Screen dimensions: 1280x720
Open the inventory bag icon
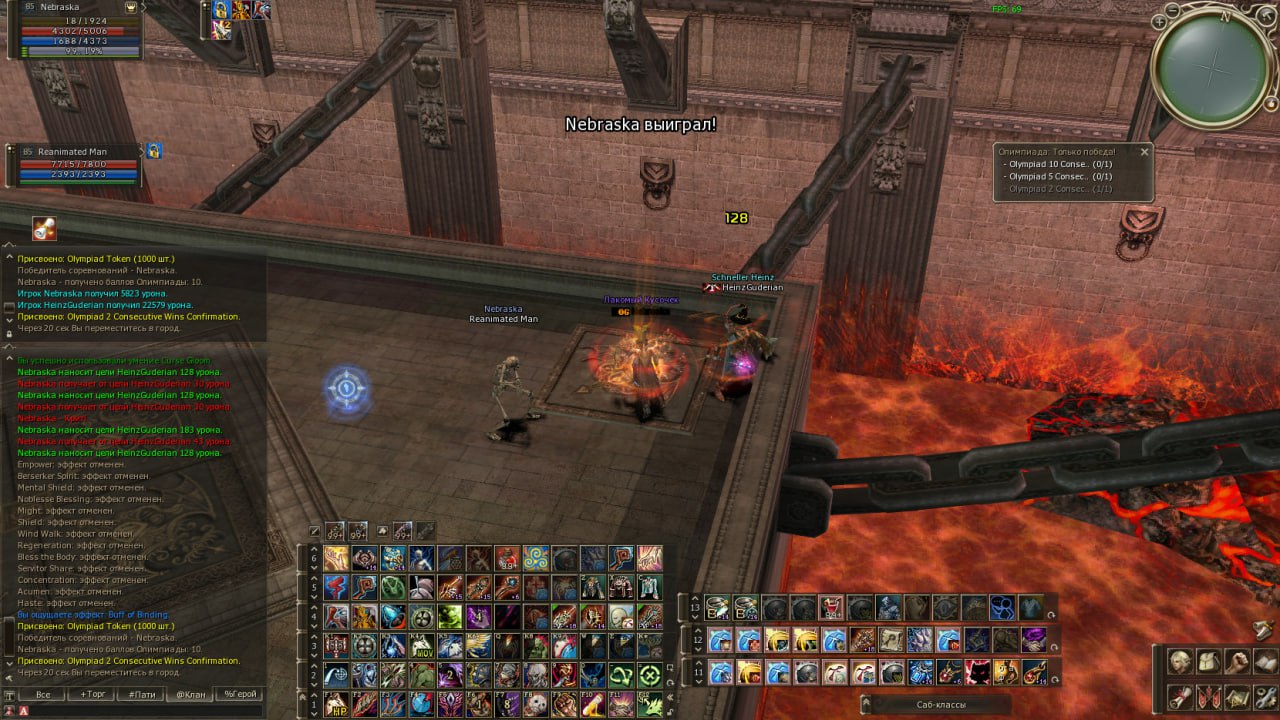1209,662
